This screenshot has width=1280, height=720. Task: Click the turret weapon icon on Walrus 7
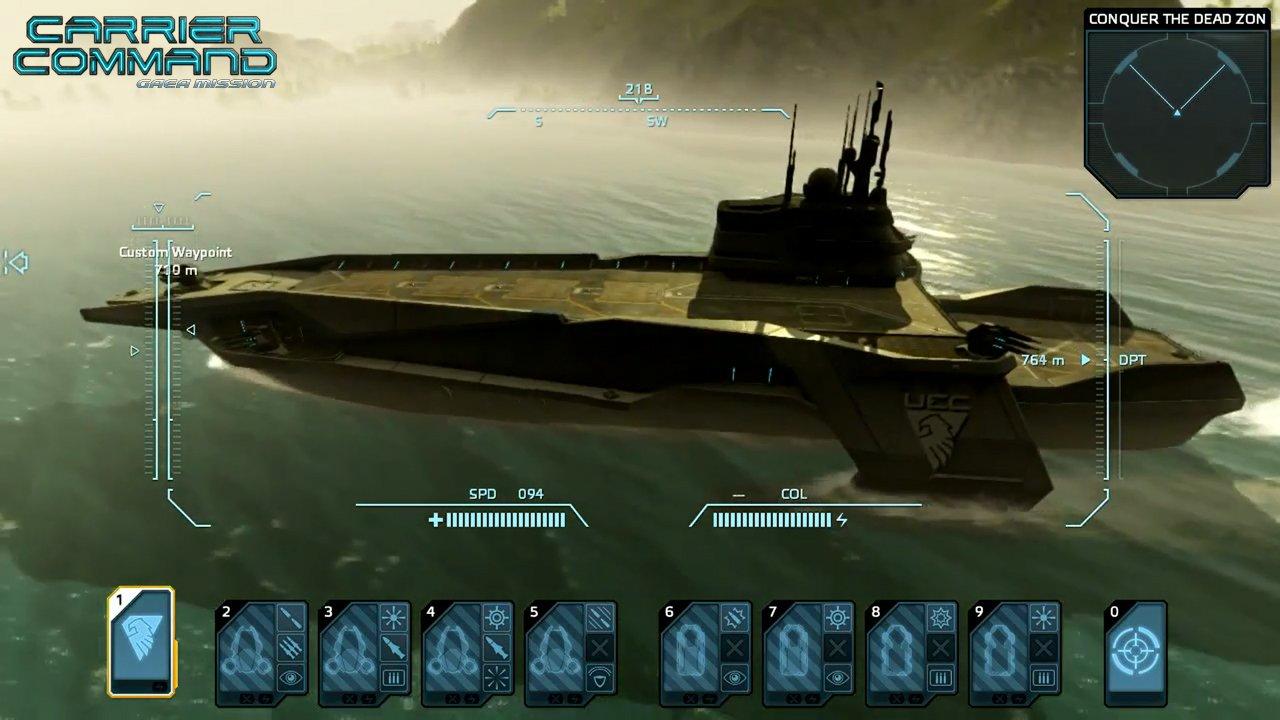[837, 619]
